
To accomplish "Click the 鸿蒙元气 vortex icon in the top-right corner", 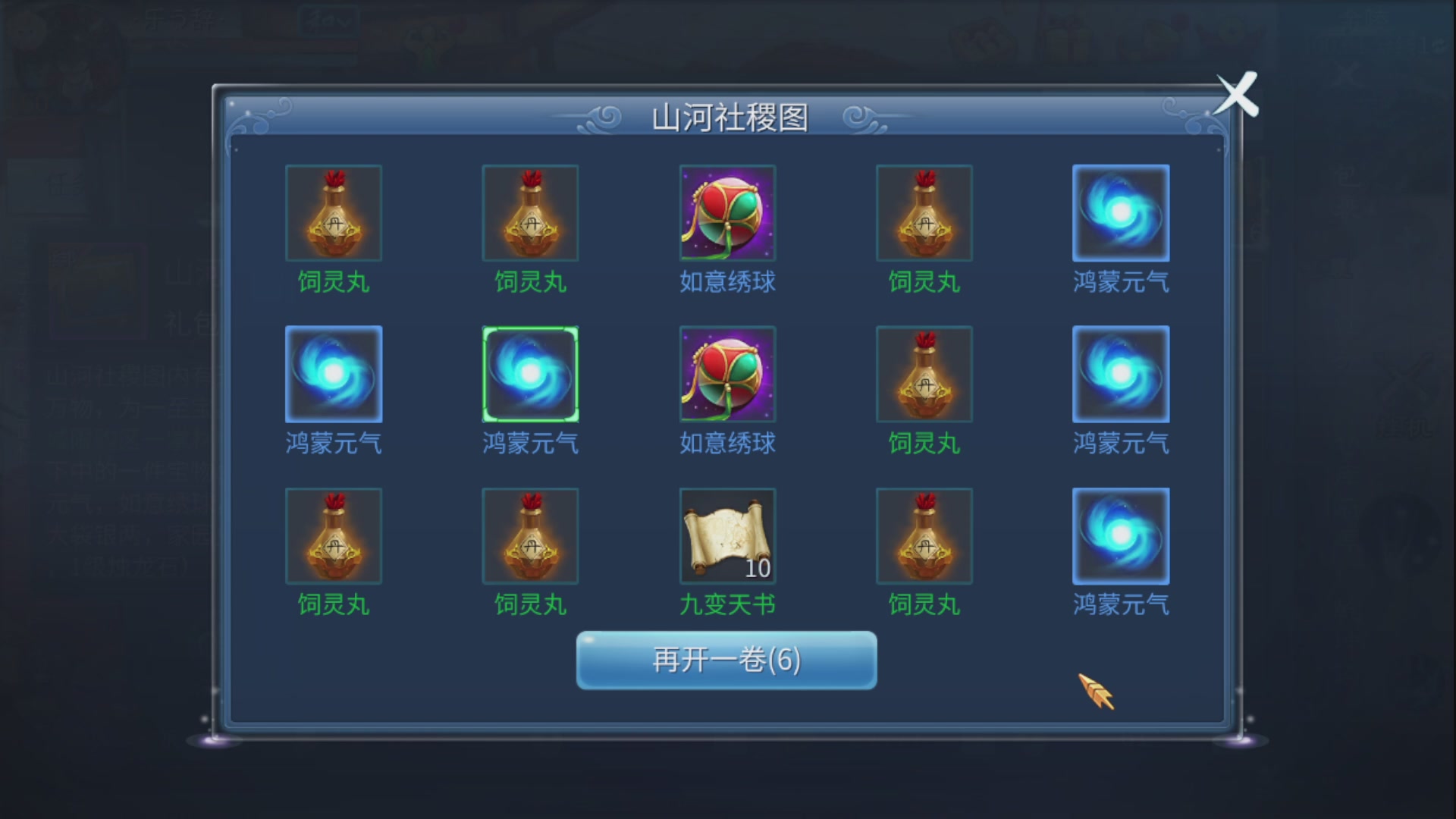I will click(1121, 213).
